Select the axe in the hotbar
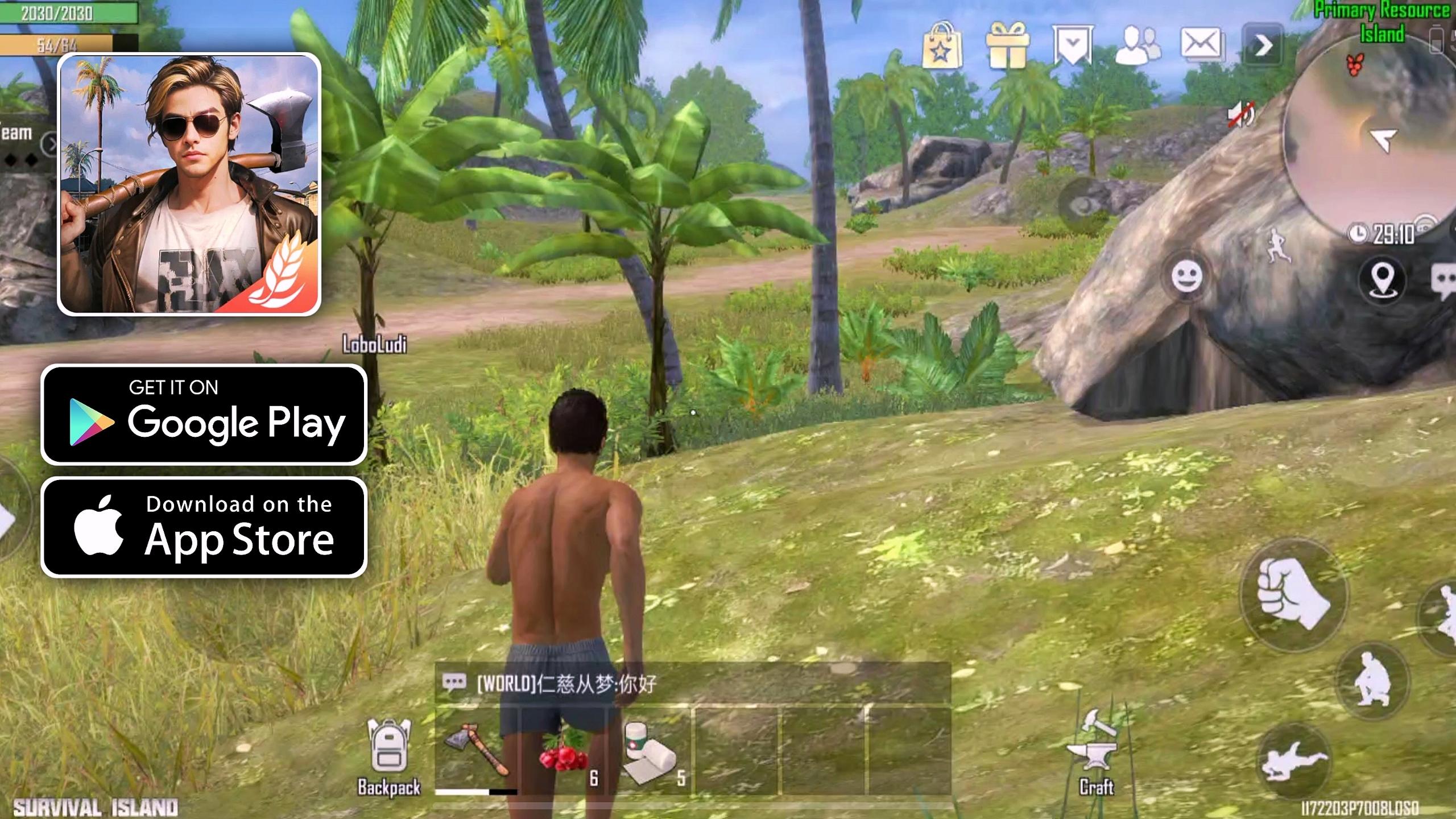Screen dimensions: 1456x819 click(478, 751)
